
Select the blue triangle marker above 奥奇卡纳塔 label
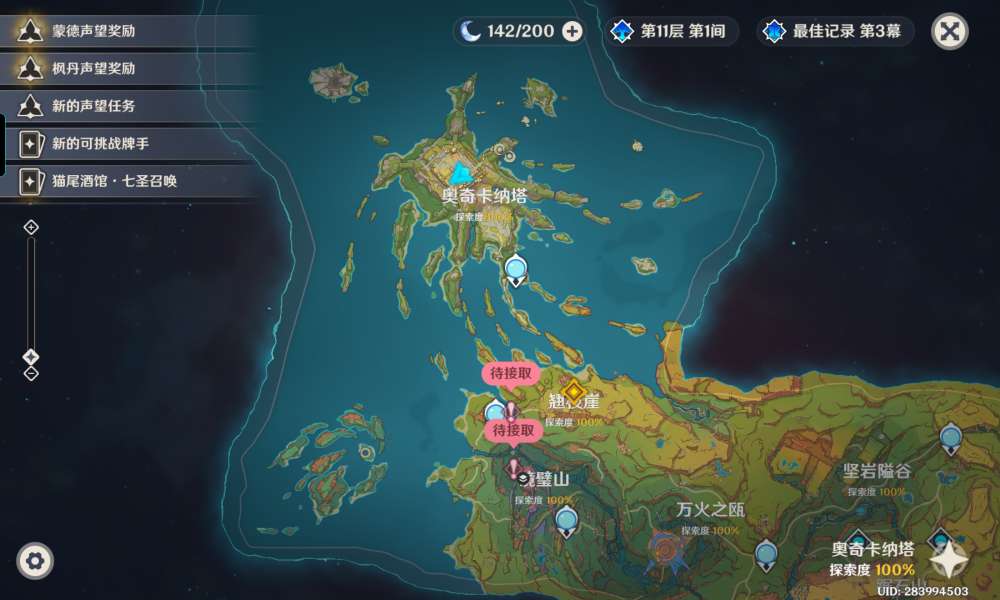click(x=460, y=173)
